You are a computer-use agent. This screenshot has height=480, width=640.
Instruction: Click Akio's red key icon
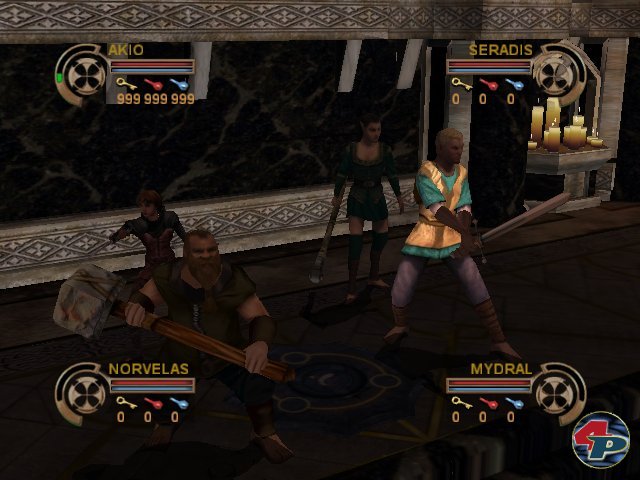tap(154, 85)
